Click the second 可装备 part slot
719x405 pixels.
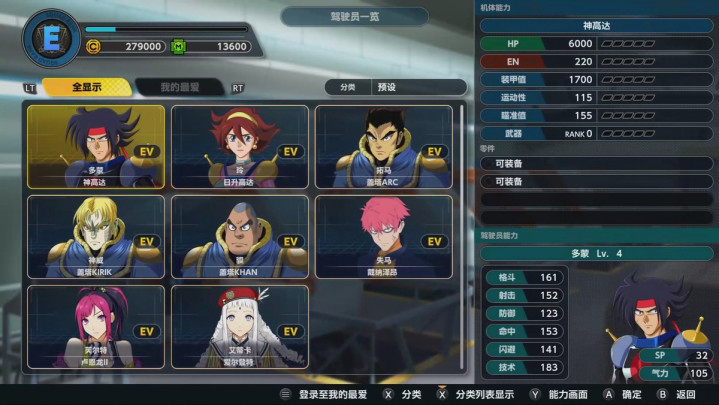pos(597,181)
